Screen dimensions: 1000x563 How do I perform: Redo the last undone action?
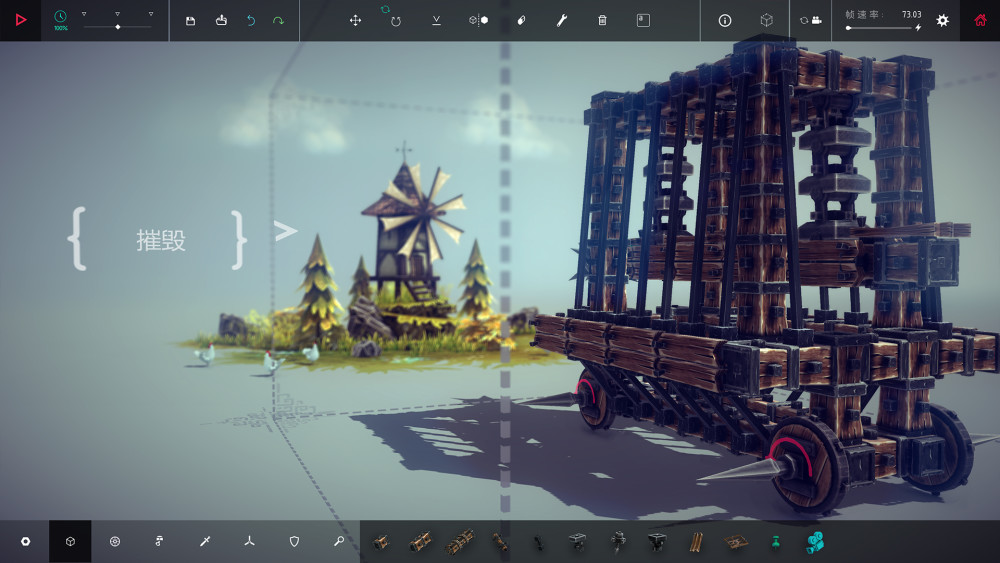click(278, 20)
